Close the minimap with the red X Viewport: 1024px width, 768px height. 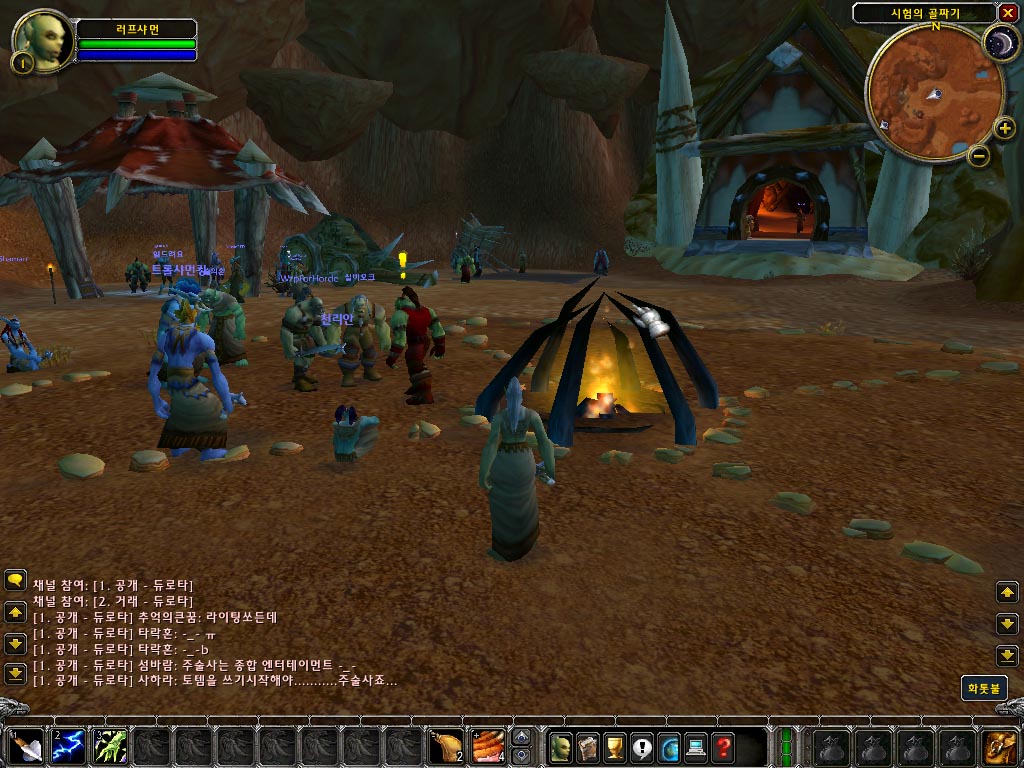click(x=1007, y=13)
